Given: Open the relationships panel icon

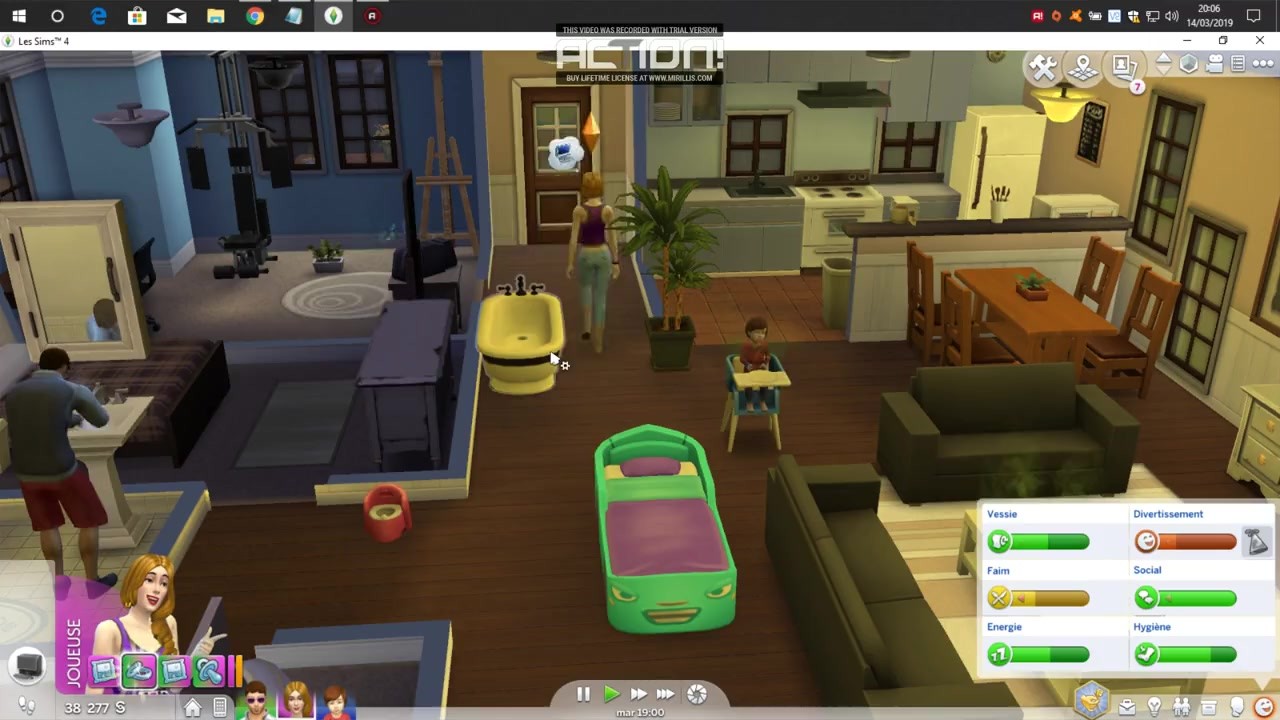Looking at the screenshot, I should (1182, 706).
